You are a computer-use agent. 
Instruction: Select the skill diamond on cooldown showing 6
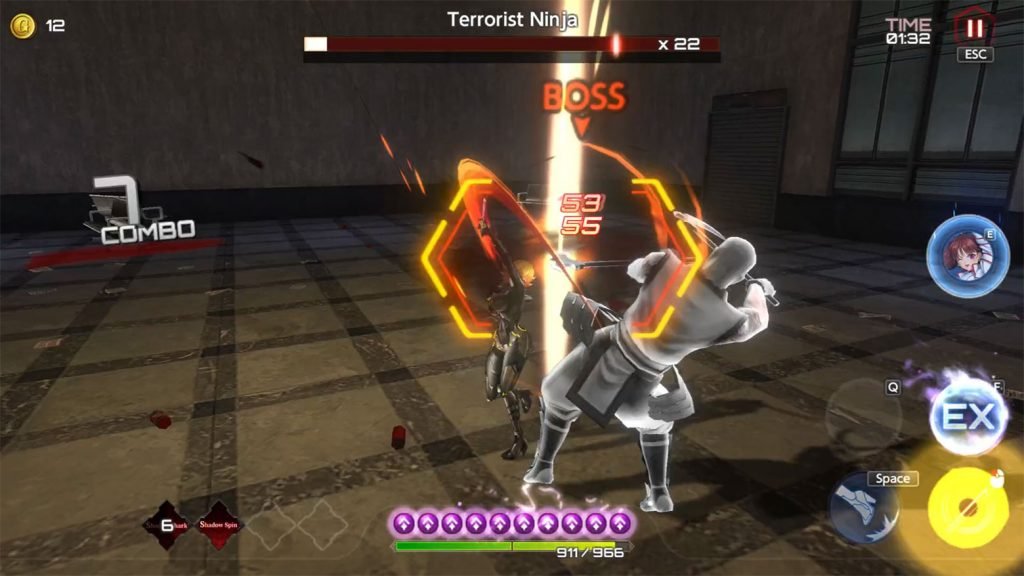click(167, 523)
